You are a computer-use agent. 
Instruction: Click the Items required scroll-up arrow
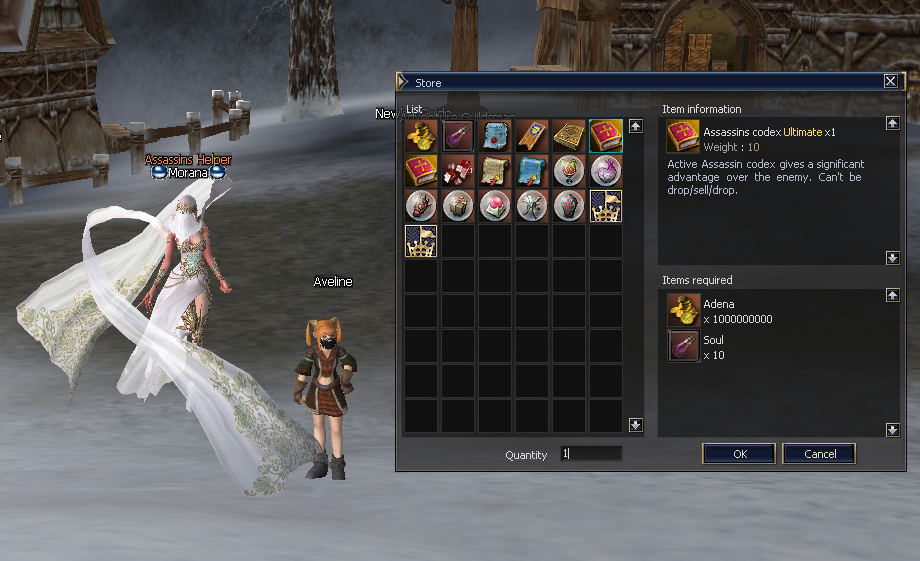coord(892,296)
